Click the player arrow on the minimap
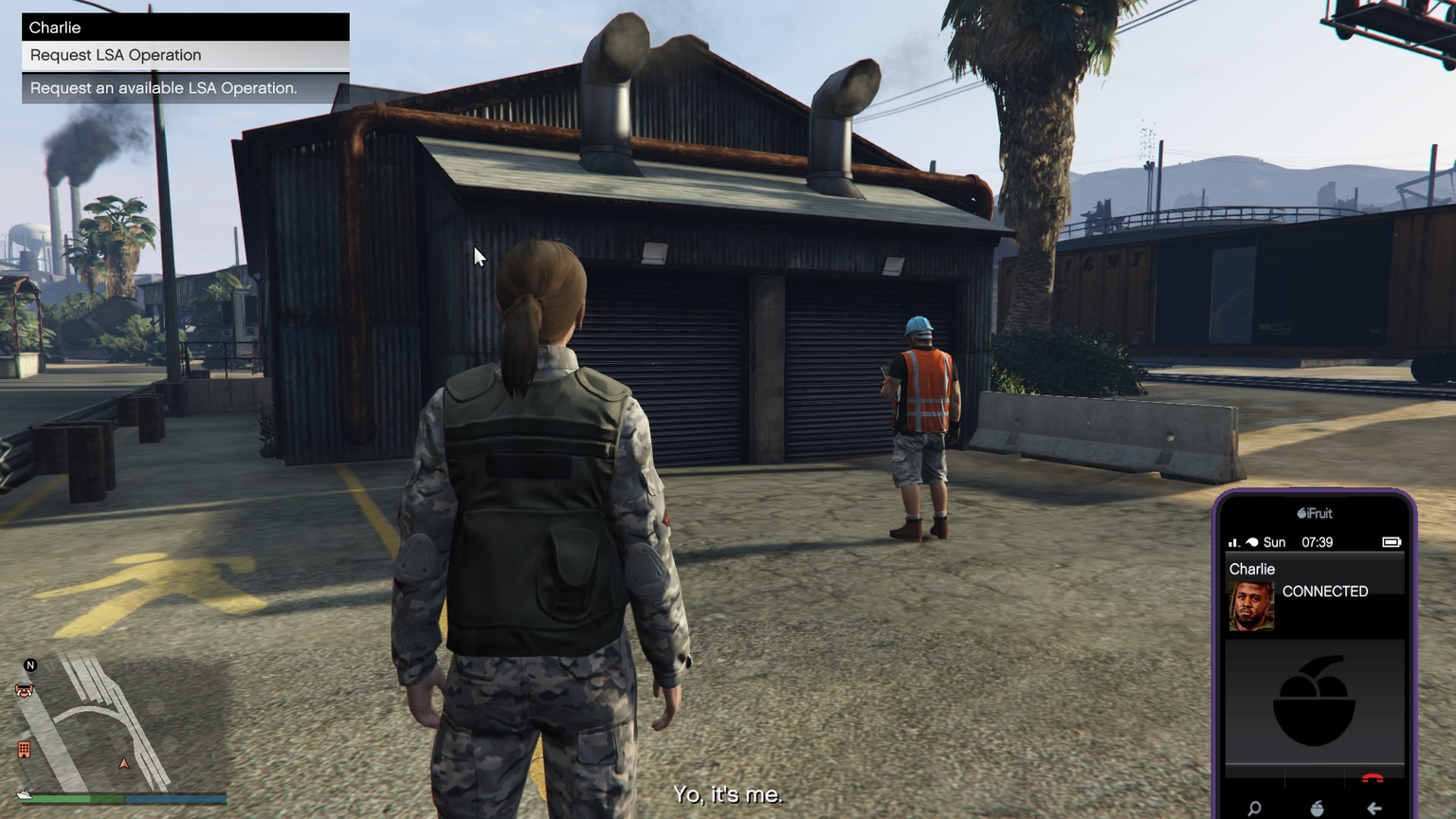 [x=123, y=763]
